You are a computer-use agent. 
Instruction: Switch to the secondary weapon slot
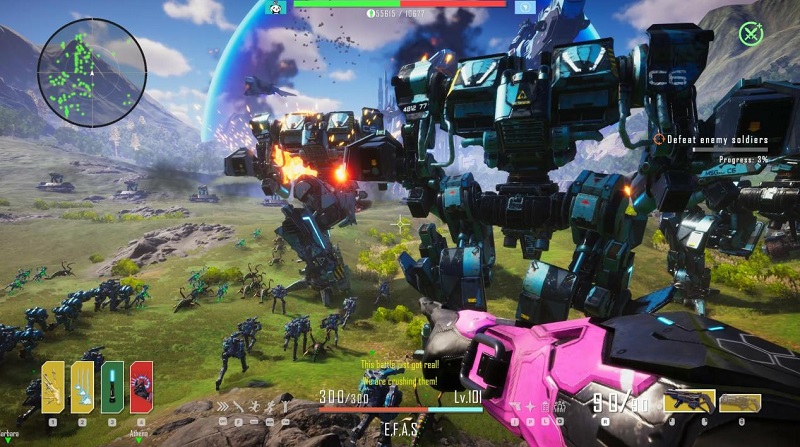(739, 402)
